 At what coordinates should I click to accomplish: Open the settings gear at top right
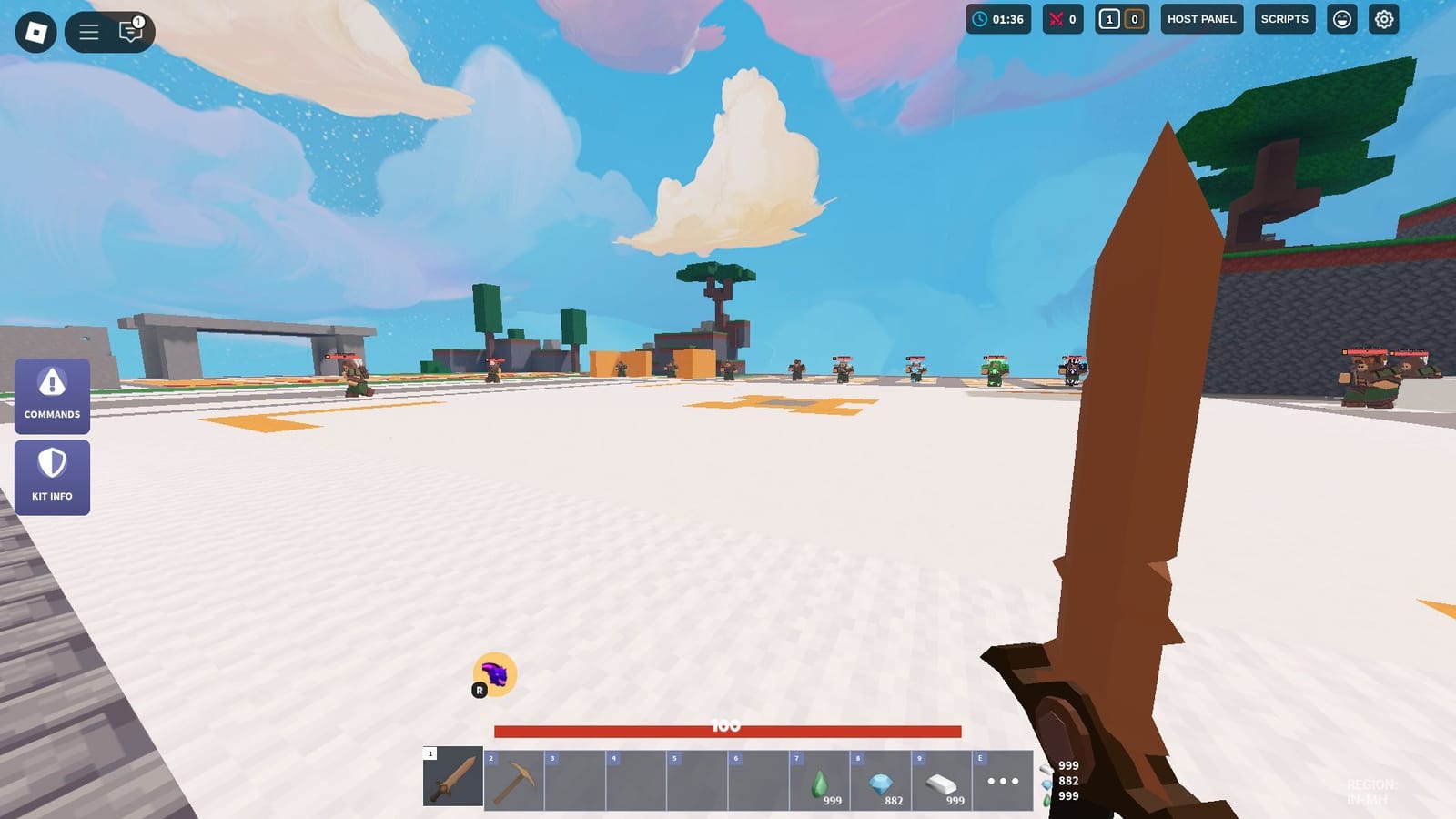tap(1381, 18)
